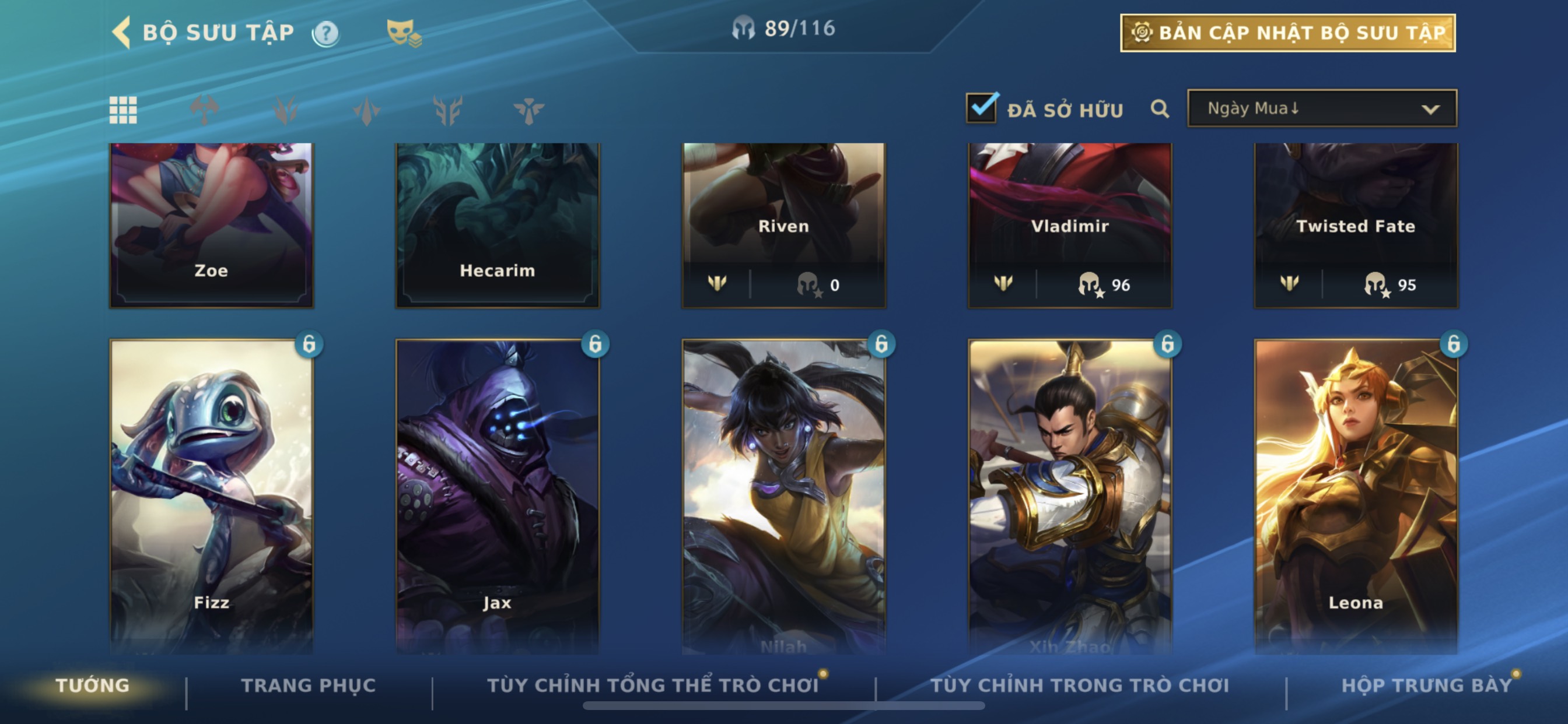The height and width of the screenshot is (724, 1568).
Task: Pick the Fizz champion card
Action: point(211,493)
